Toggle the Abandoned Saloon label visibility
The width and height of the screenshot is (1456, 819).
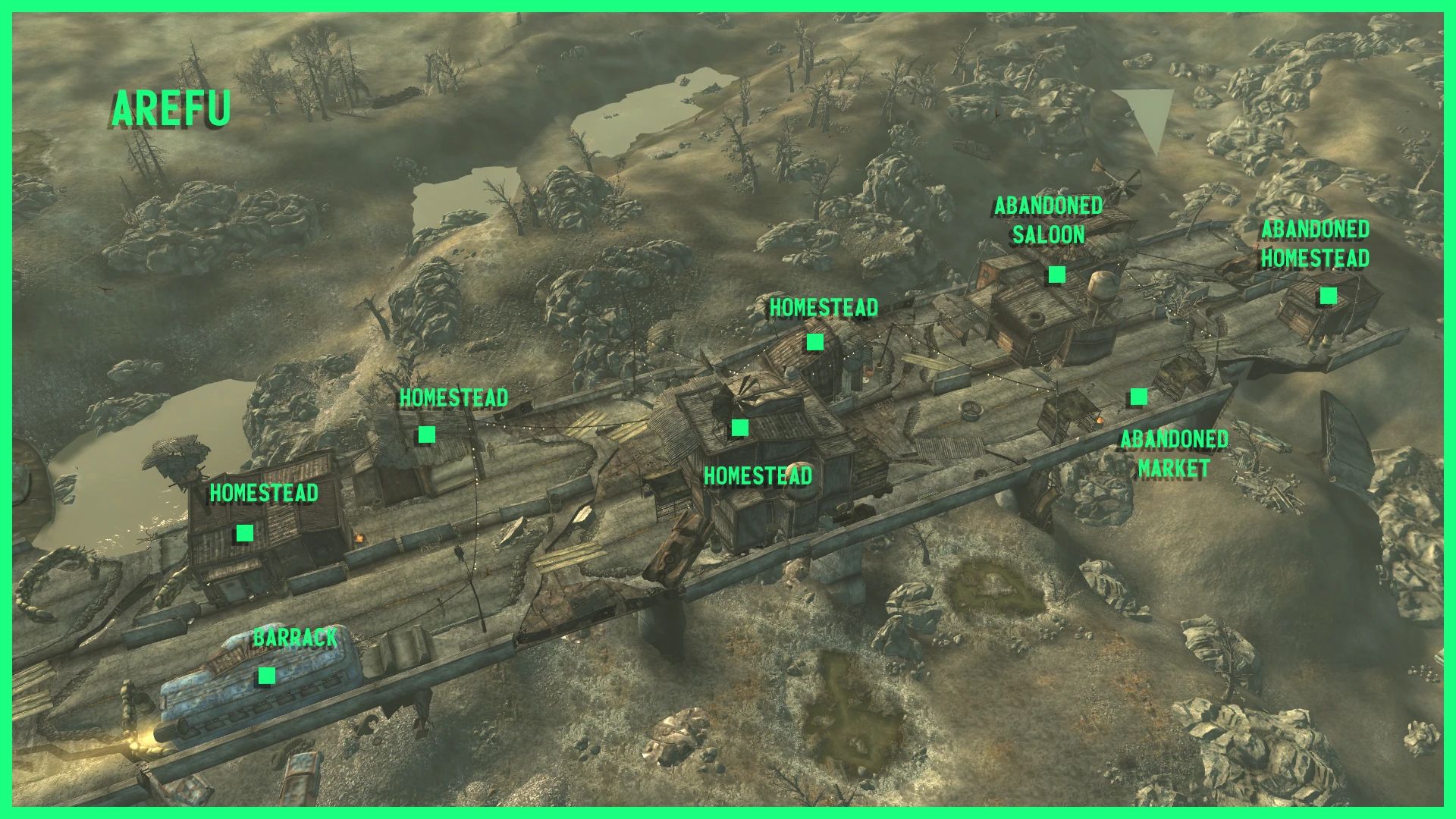tap(1050, 220)
